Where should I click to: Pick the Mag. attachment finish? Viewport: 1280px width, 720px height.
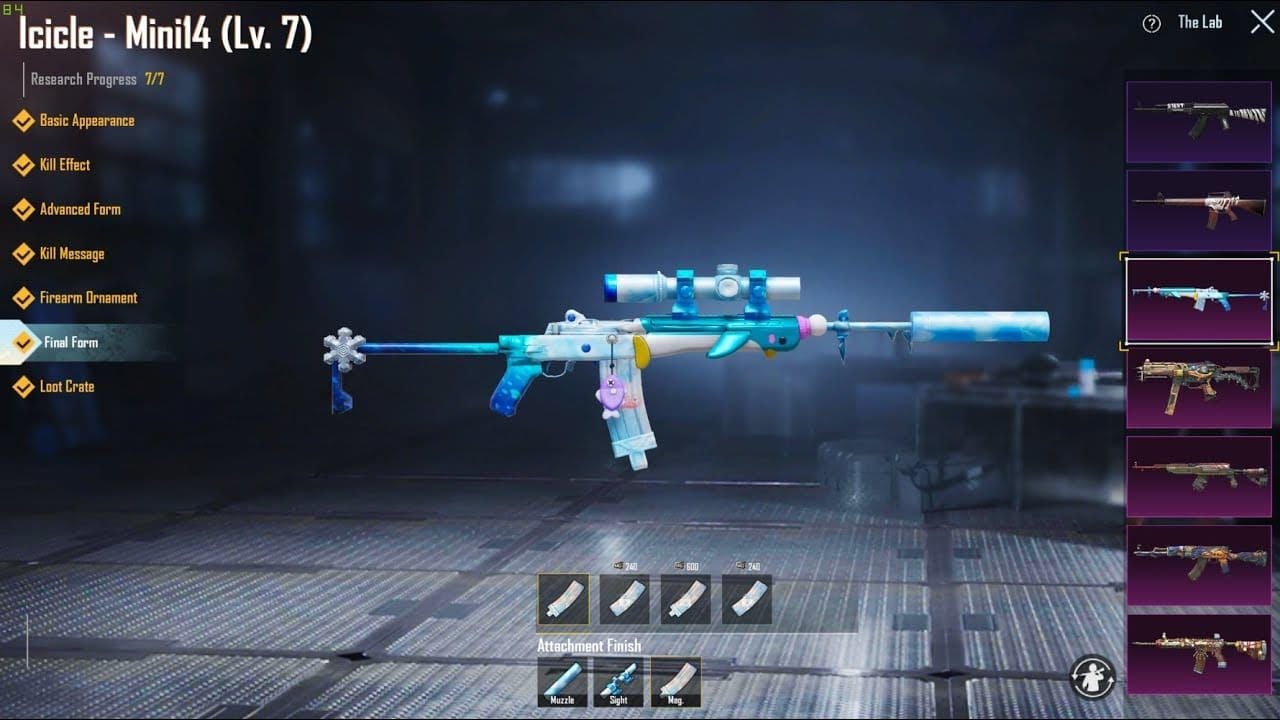coord(676,681)
